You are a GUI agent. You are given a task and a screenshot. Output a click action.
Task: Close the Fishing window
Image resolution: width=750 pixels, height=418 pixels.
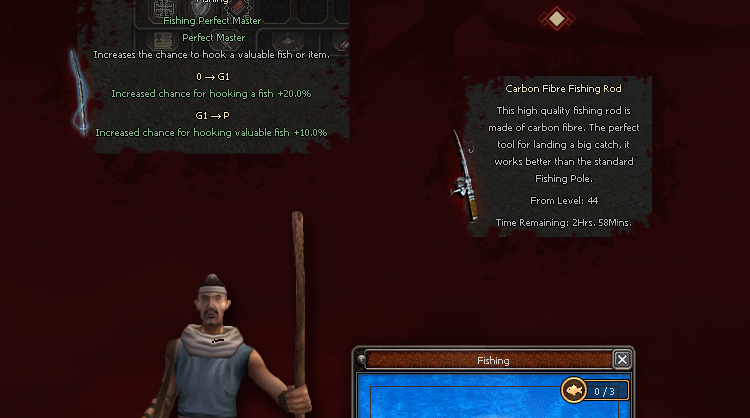coord(622,360)
